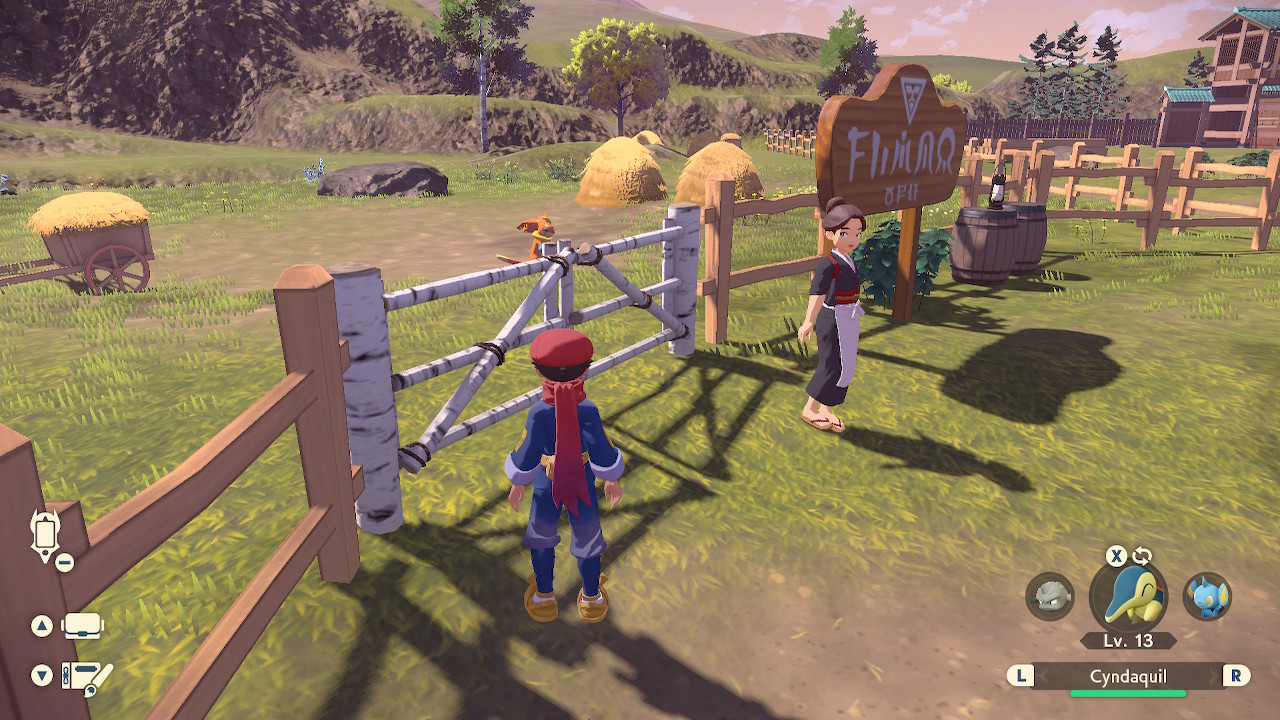
Task: Select the Geodude party icon
Action: coord(1049,596)
